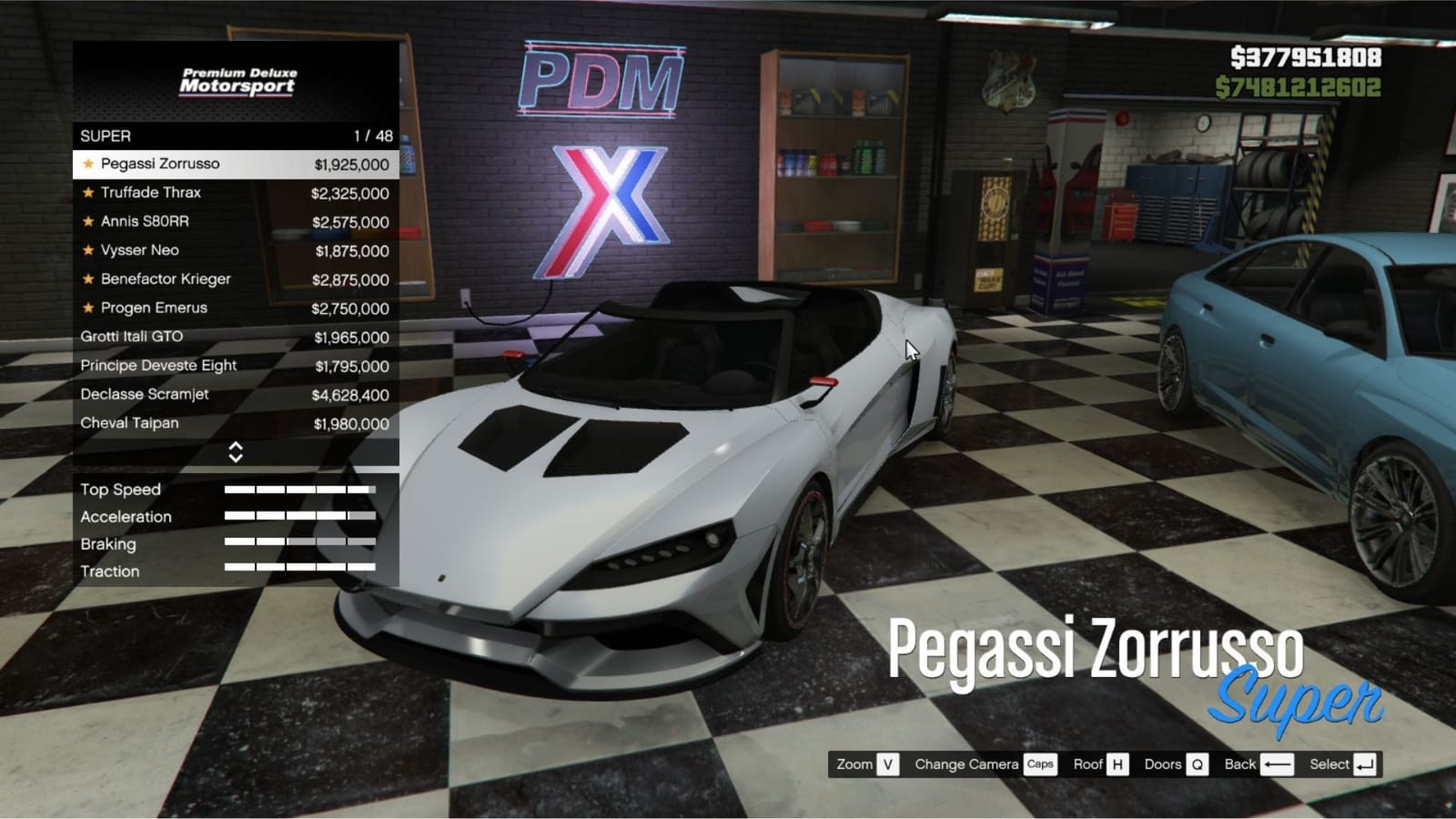Open the SUPER vehicle category header
The width and height of the screenshot is (1456, 819).
tap(182, 136)
